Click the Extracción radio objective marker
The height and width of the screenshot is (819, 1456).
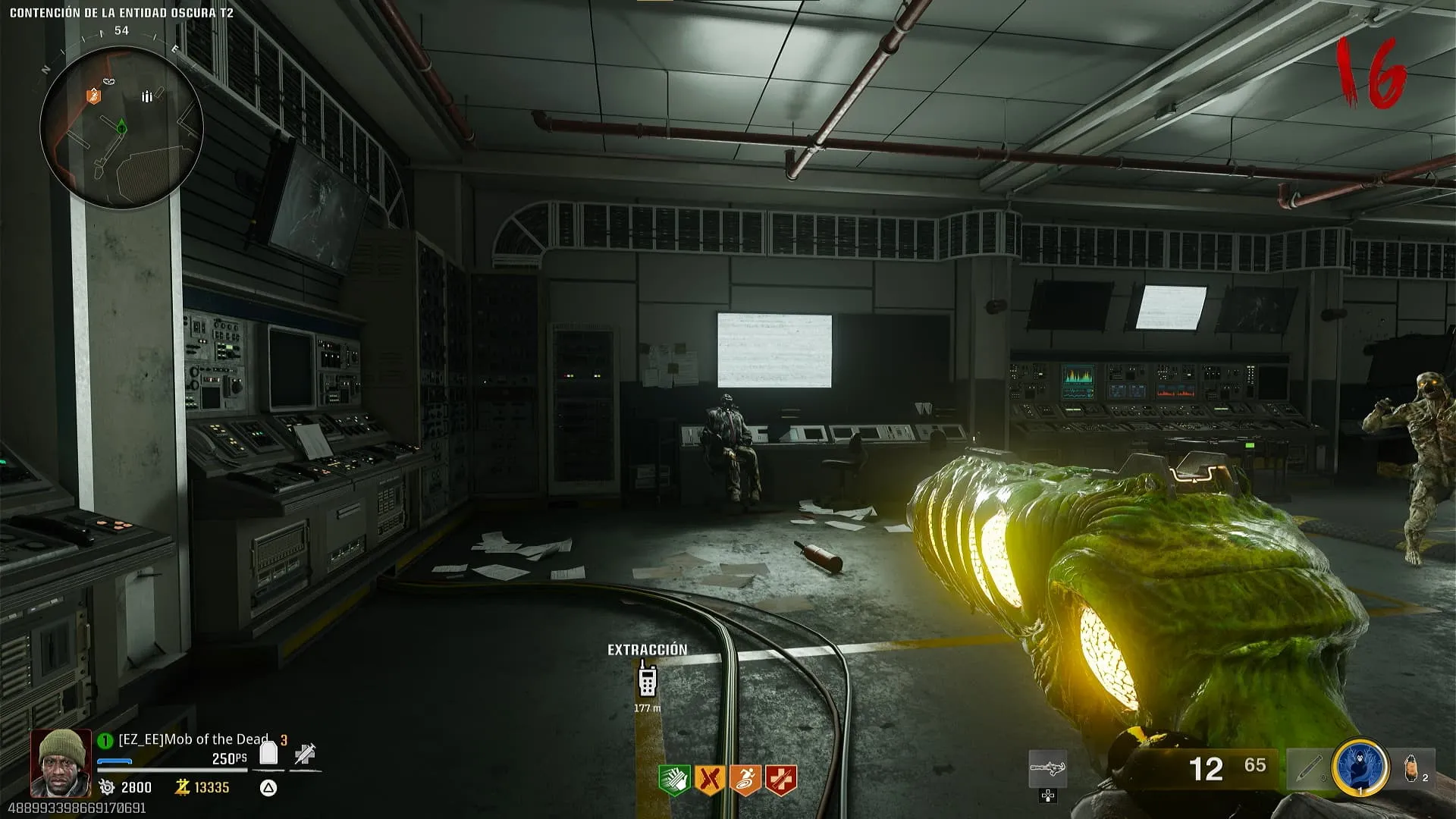pyautogui.click(x=647, y=679)
